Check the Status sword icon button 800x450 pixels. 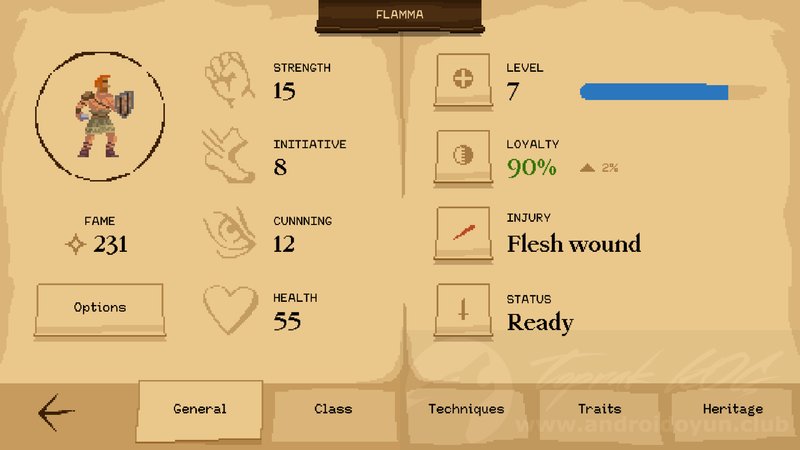463,311
